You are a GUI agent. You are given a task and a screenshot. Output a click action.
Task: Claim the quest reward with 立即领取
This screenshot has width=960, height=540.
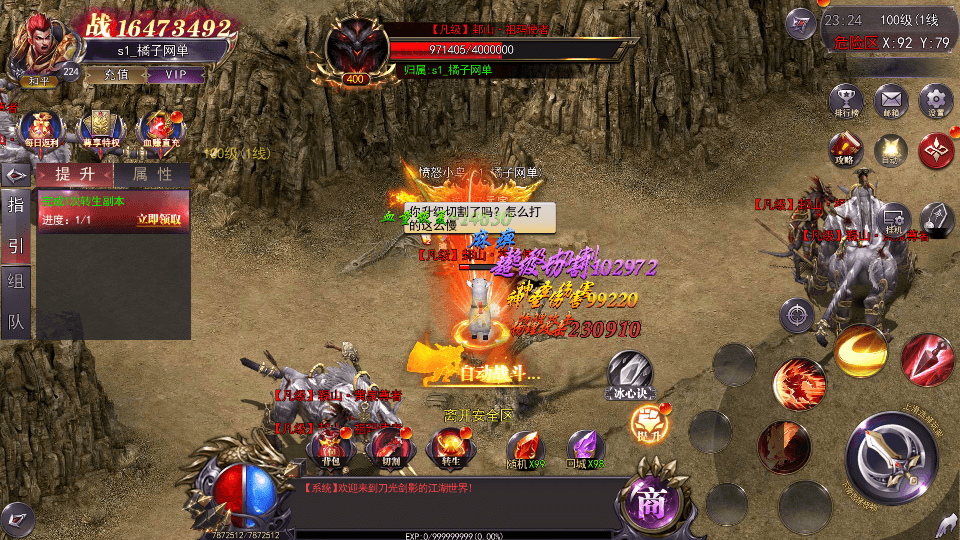click(160, 219)
